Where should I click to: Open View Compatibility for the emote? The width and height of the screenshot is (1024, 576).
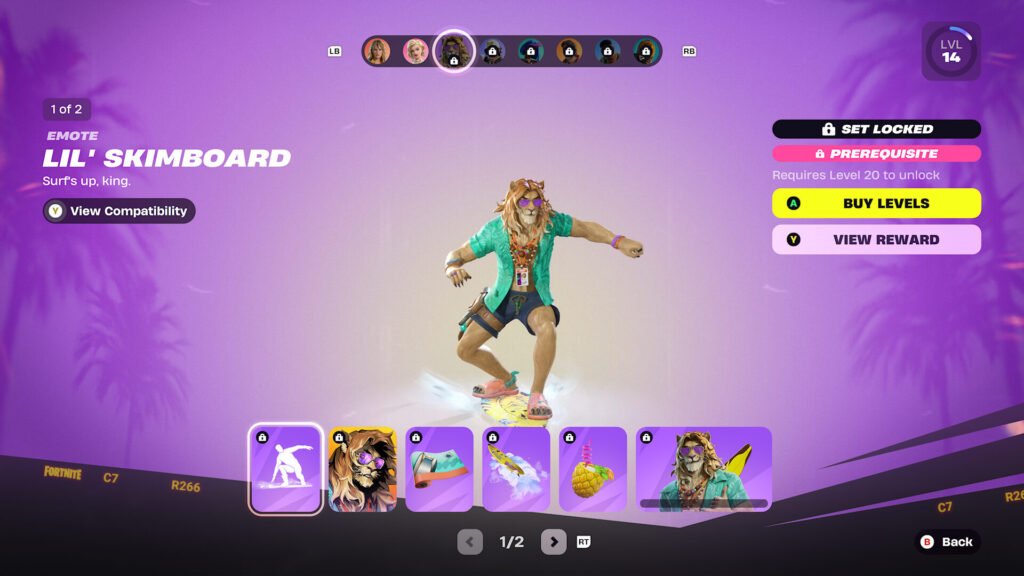coord(119,211)
